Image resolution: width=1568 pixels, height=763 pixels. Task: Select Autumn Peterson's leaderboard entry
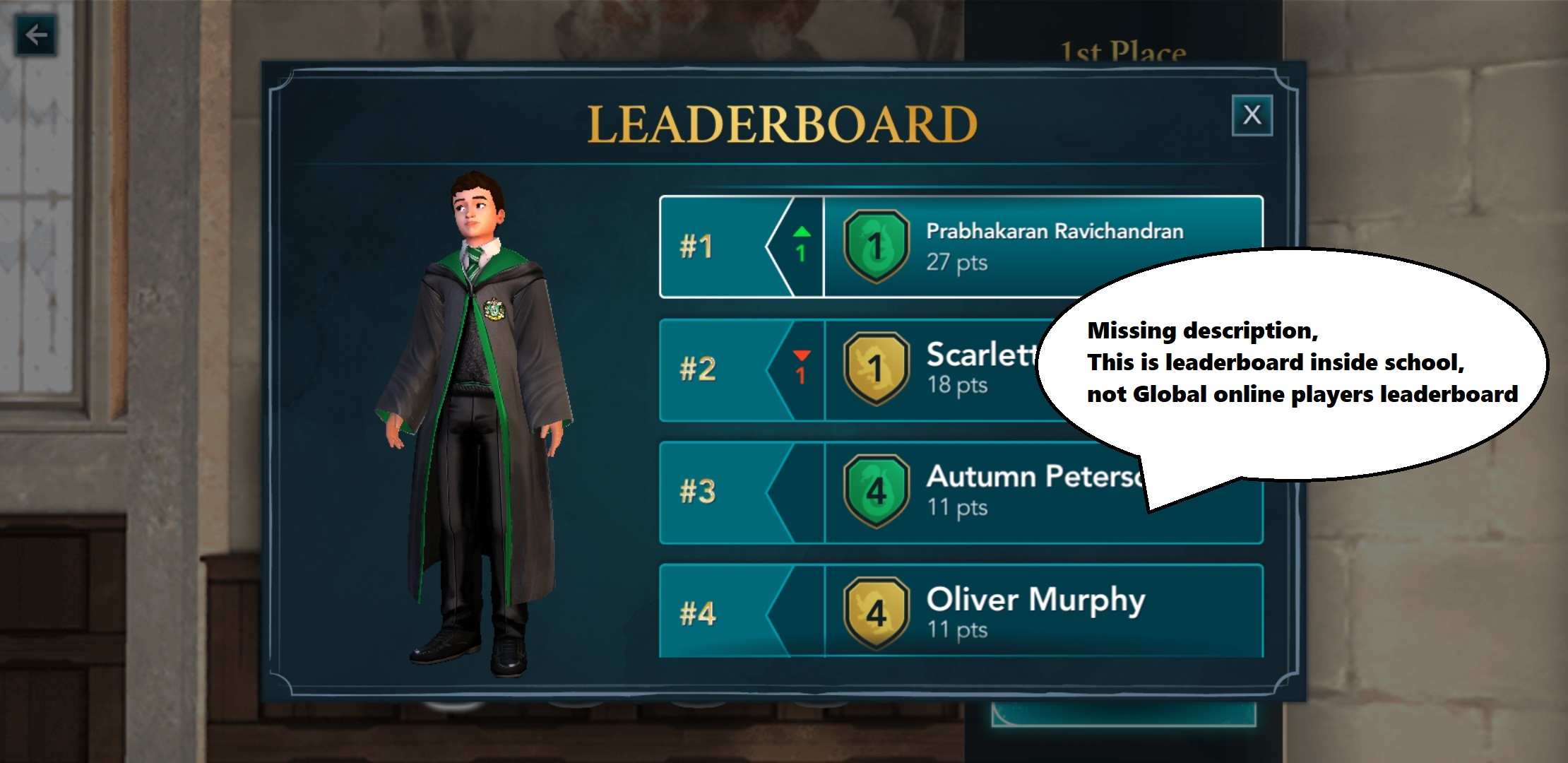pyautogui.click(x=918, y=492)
